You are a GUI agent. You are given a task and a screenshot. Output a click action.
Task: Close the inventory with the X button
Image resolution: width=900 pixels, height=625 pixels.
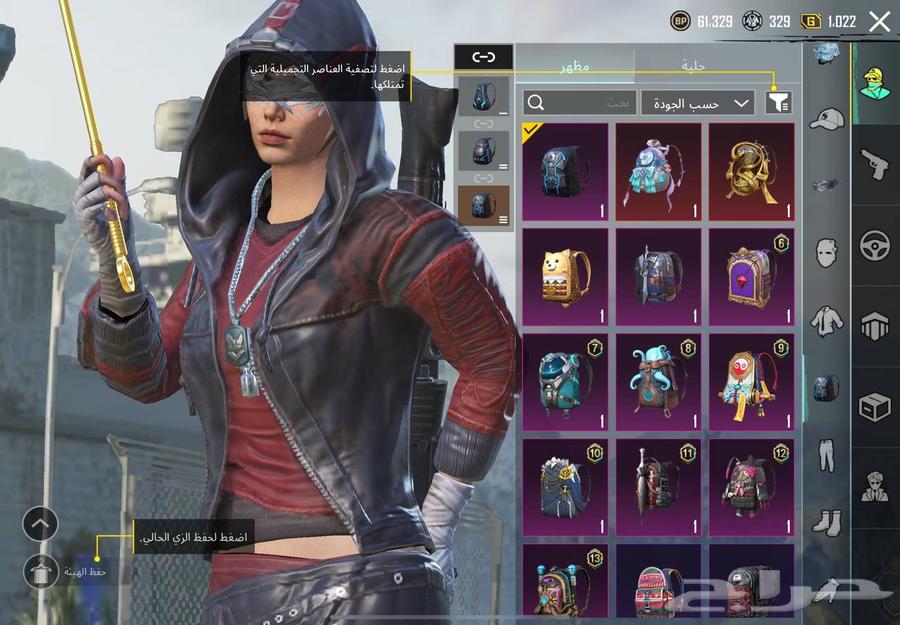tap(879, 21)
